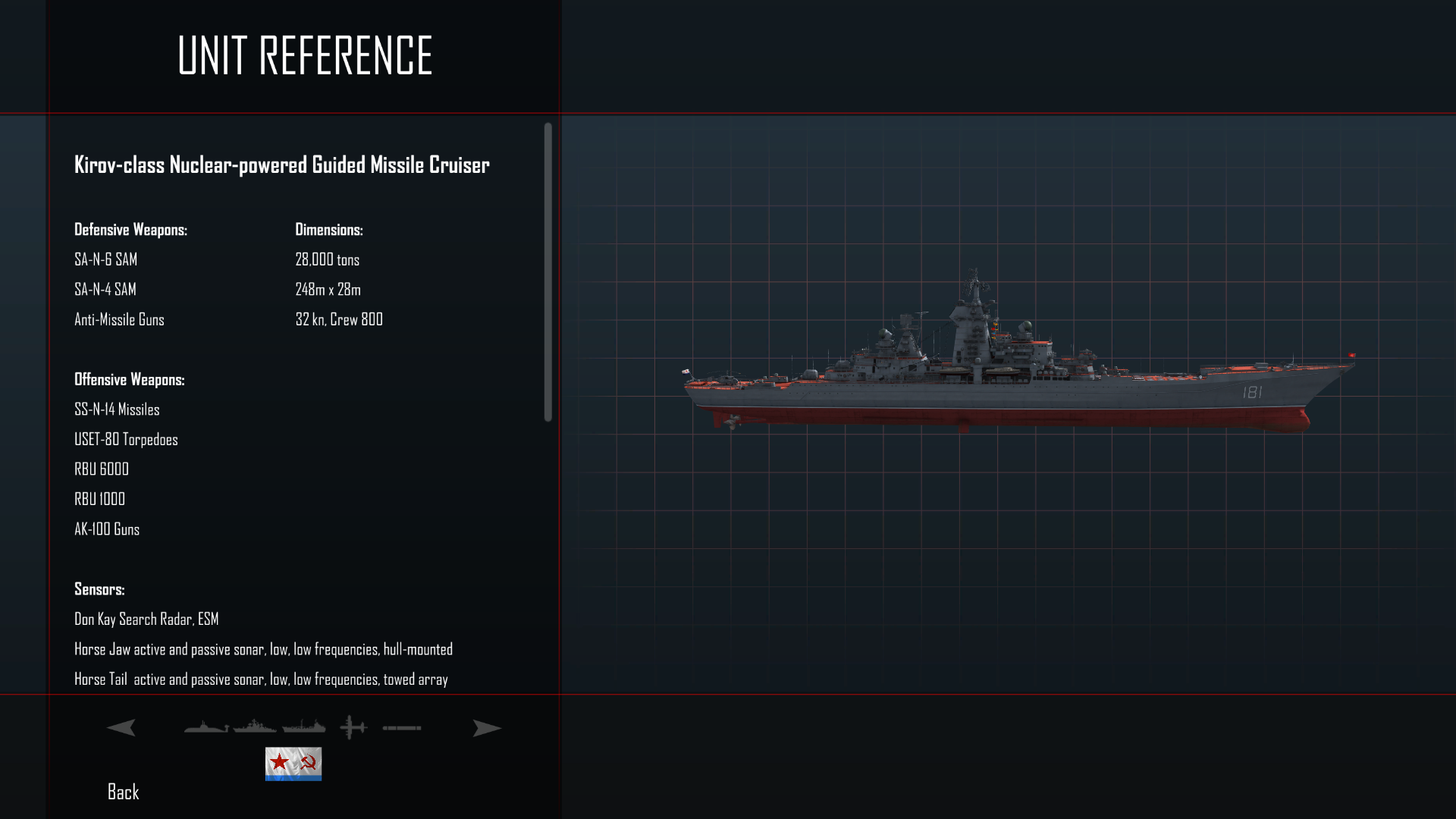Select the AK-100 Guns entry
This screenshot has height=819, width=1456.
[x=106, y=529]
